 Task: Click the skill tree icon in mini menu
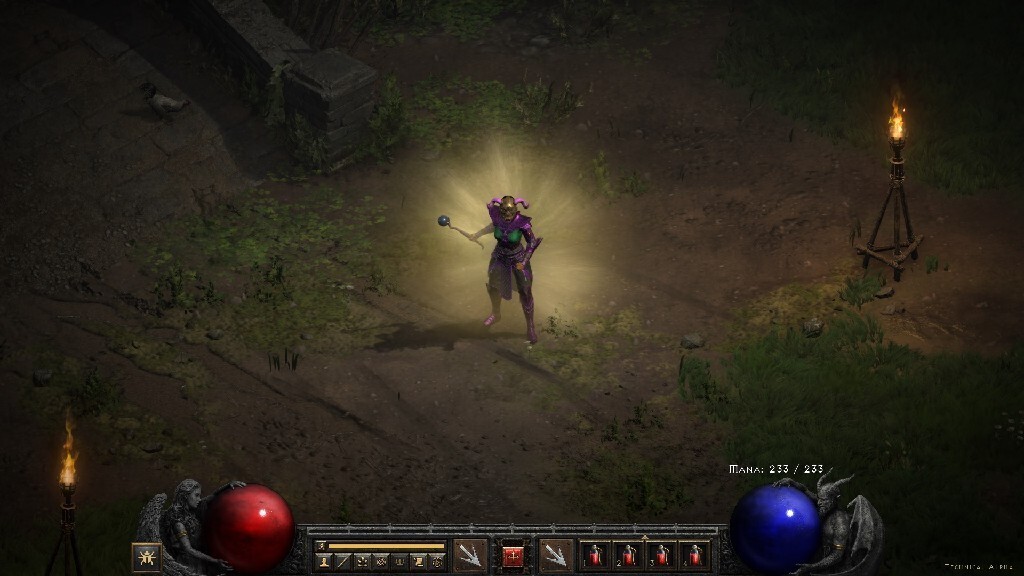point(362,562)
